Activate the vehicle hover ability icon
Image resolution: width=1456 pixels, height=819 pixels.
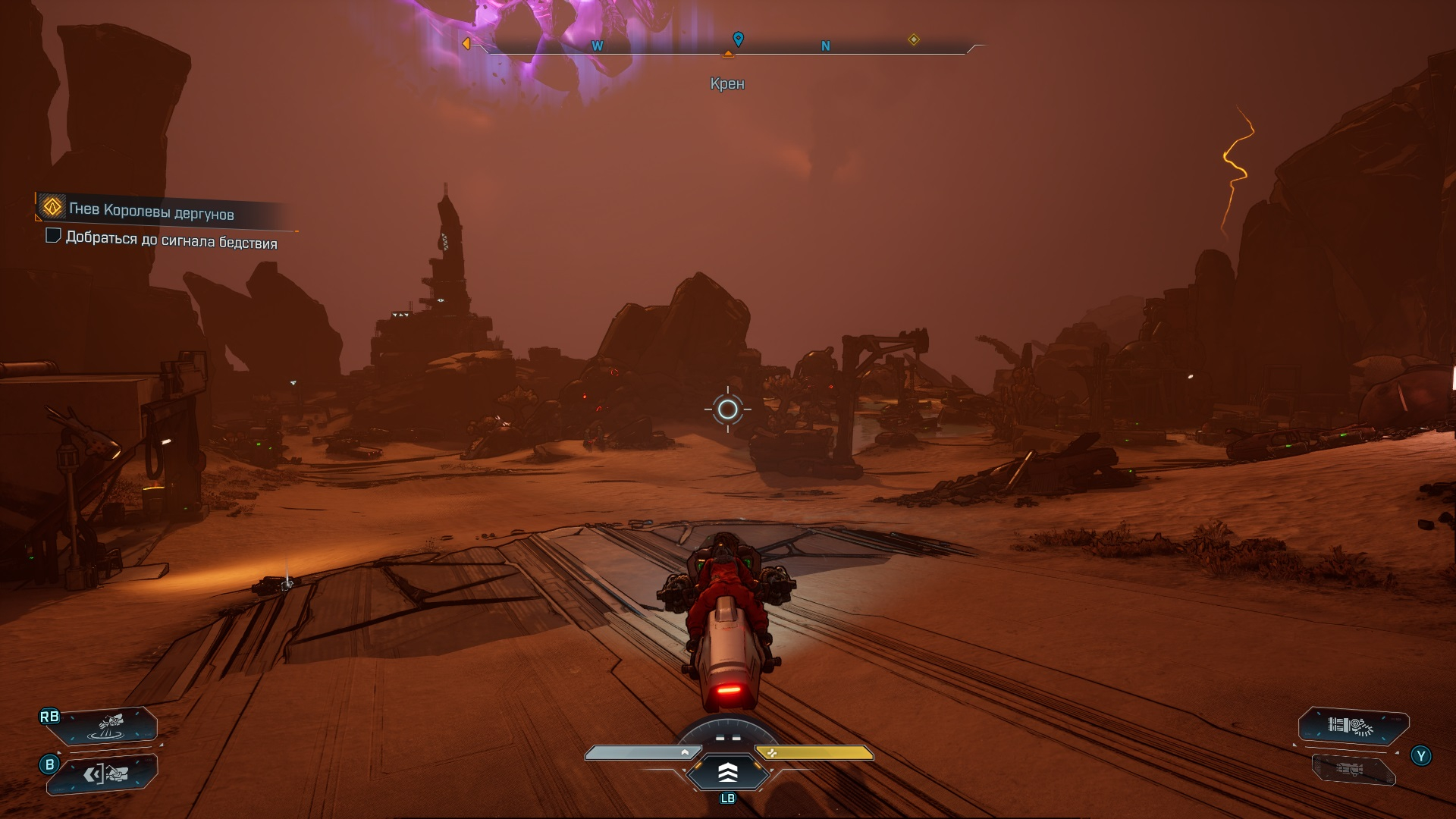coord(111,725)
